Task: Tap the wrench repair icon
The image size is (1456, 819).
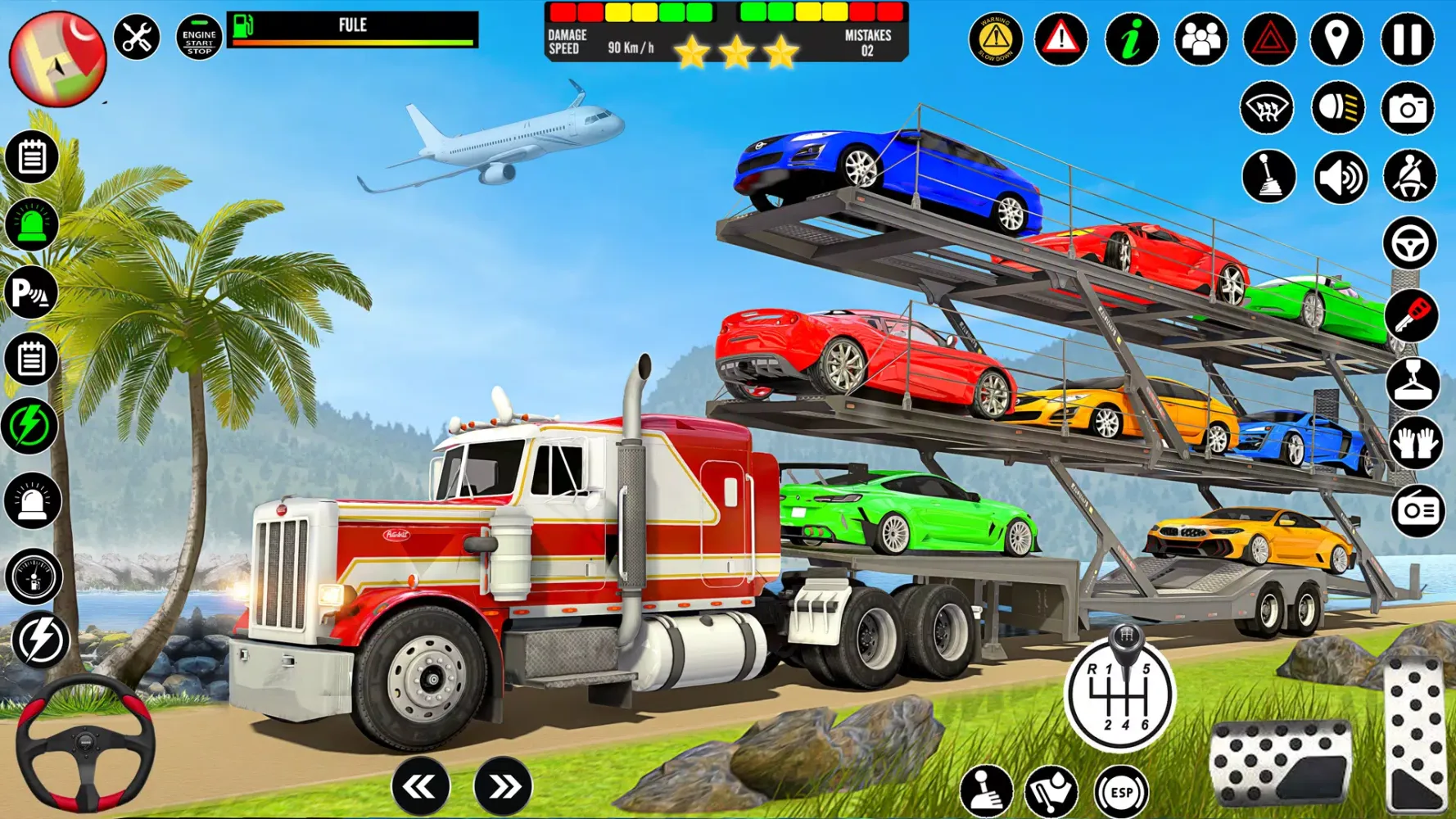Action: coord(135,34)
